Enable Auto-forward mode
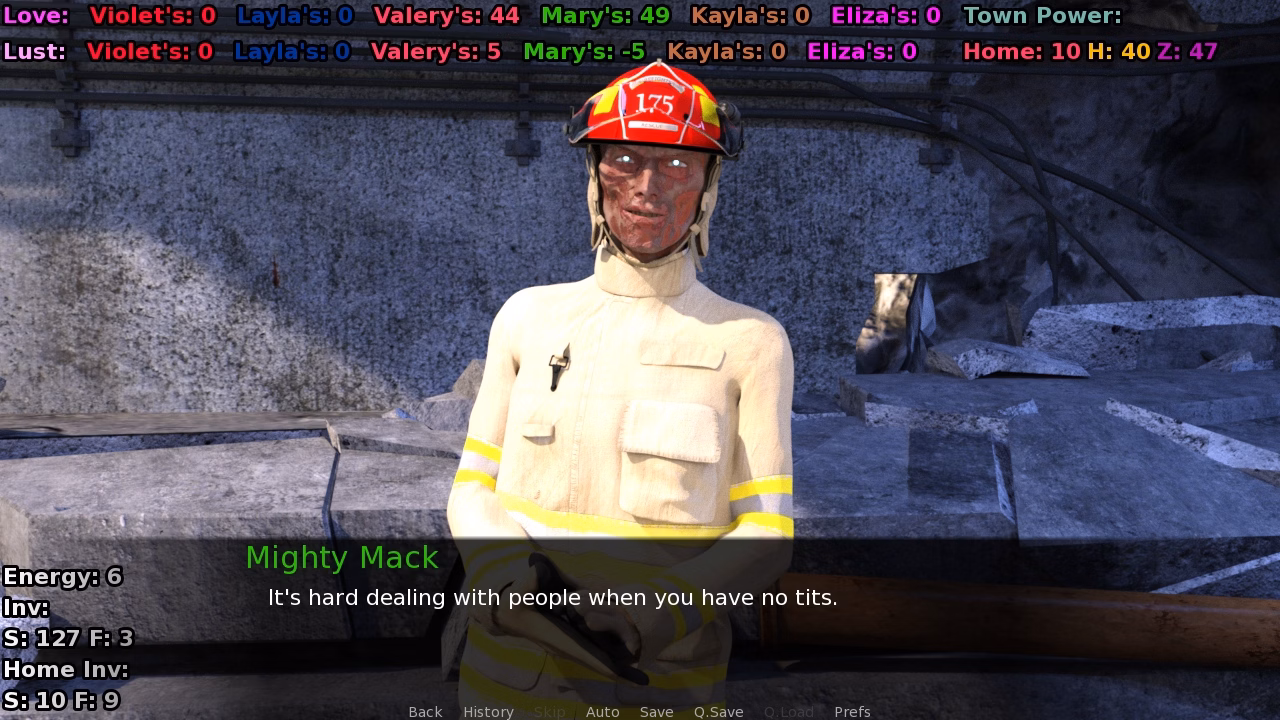1280x720 pixels. (x=603, y=711)
